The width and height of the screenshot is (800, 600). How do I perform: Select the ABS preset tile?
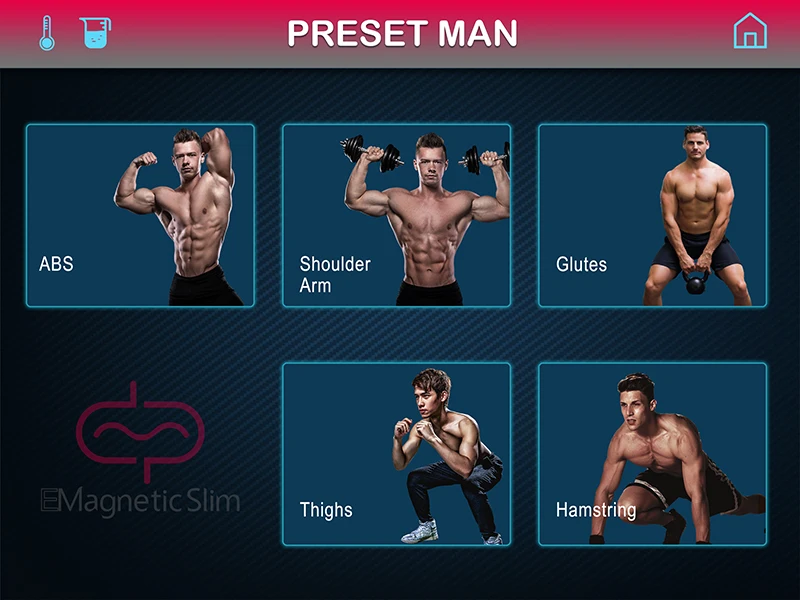click(140, 215)
